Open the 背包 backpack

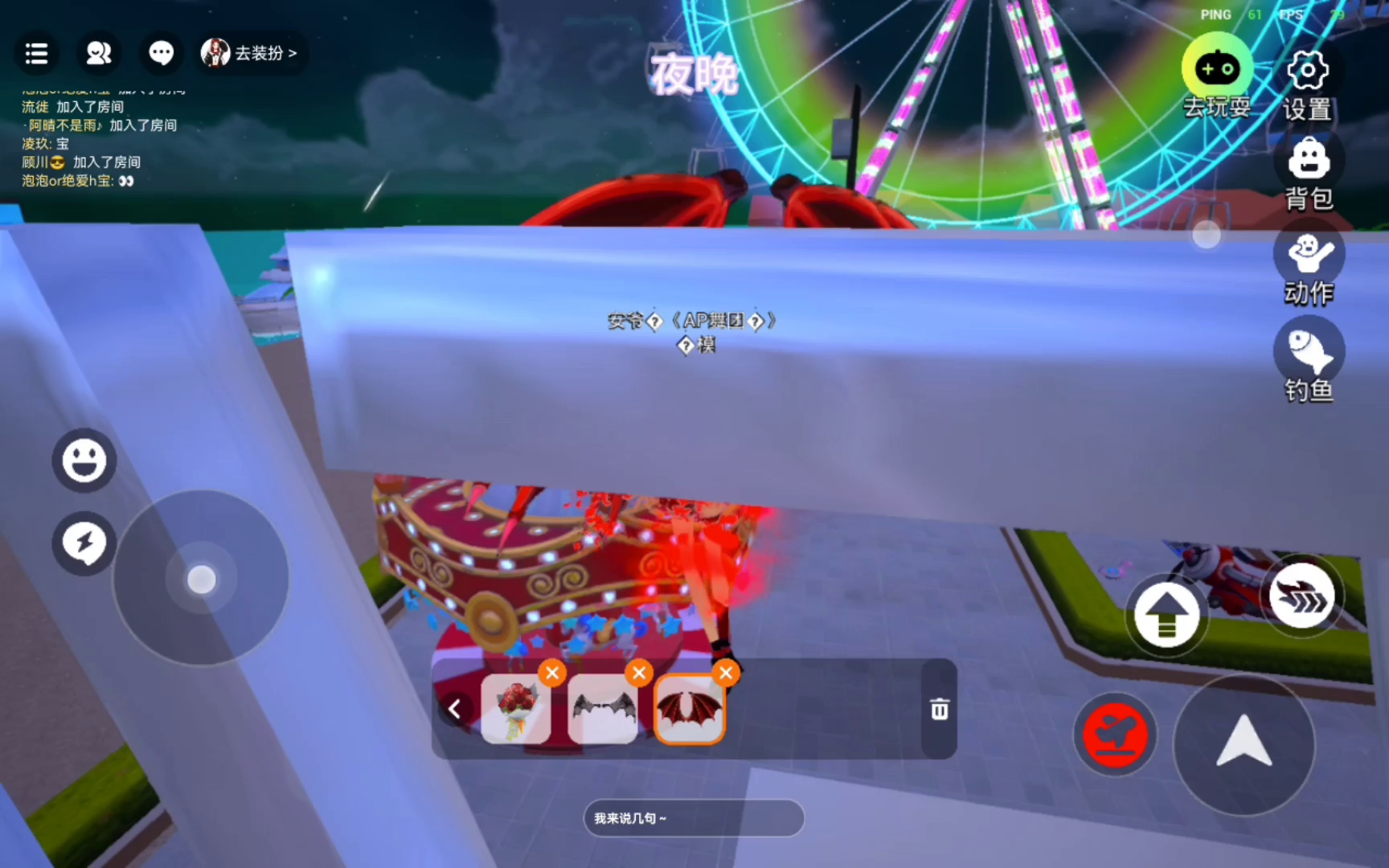[1309, 161]
